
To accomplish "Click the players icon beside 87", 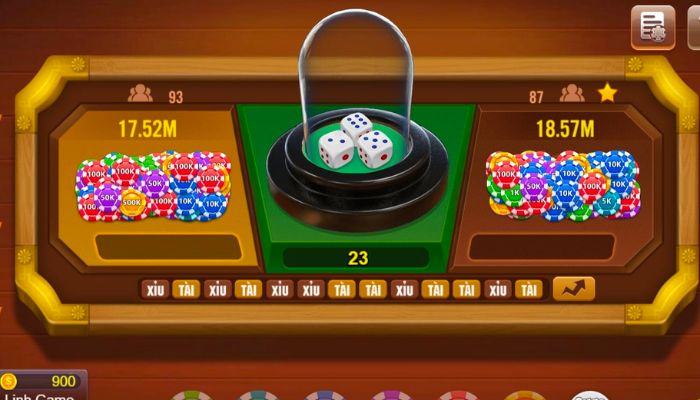I will [571, 94].
